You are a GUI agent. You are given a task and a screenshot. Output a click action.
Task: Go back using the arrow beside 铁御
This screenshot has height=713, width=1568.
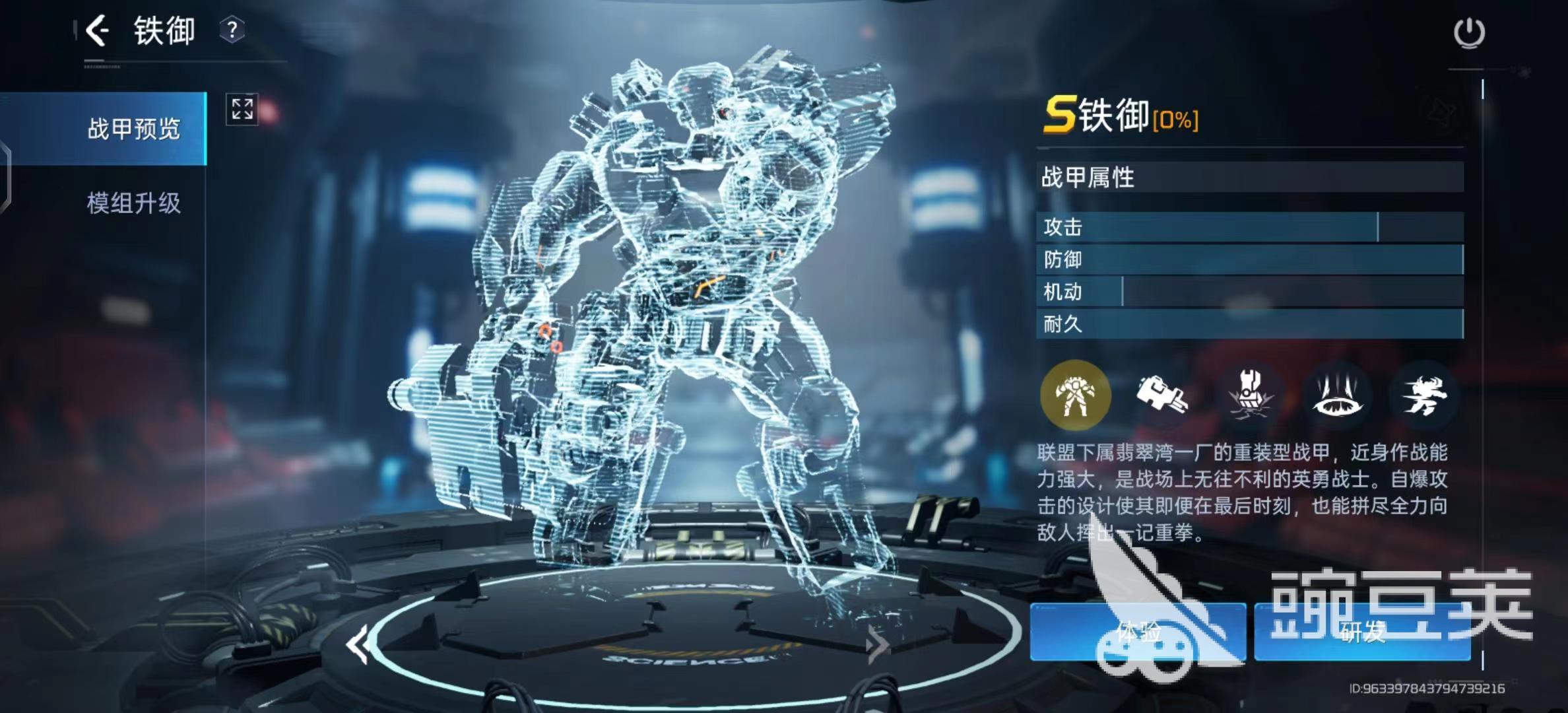click(x=97, y=30)
